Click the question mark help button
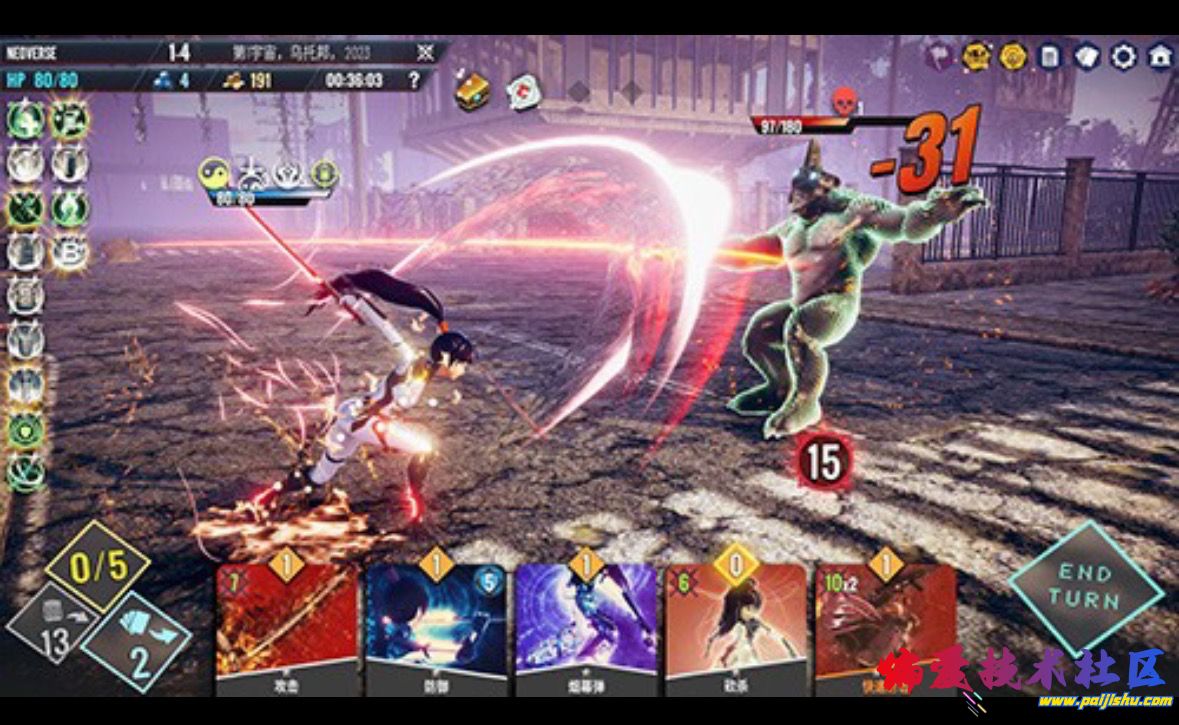The width and height of the screenshot is (1179, 725). pyautogui.click(x=414, y=81)
